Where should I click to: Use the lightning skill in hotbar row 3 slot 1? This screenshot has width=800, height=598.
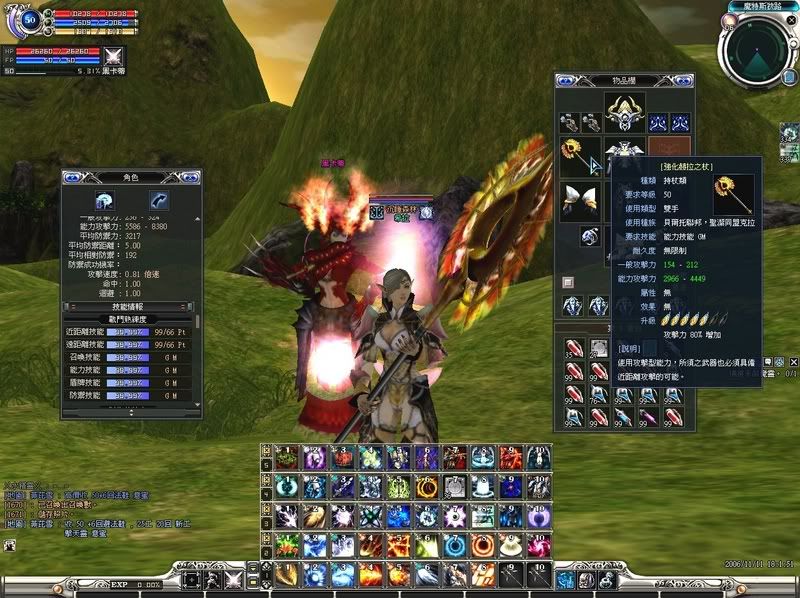(287, 516)
